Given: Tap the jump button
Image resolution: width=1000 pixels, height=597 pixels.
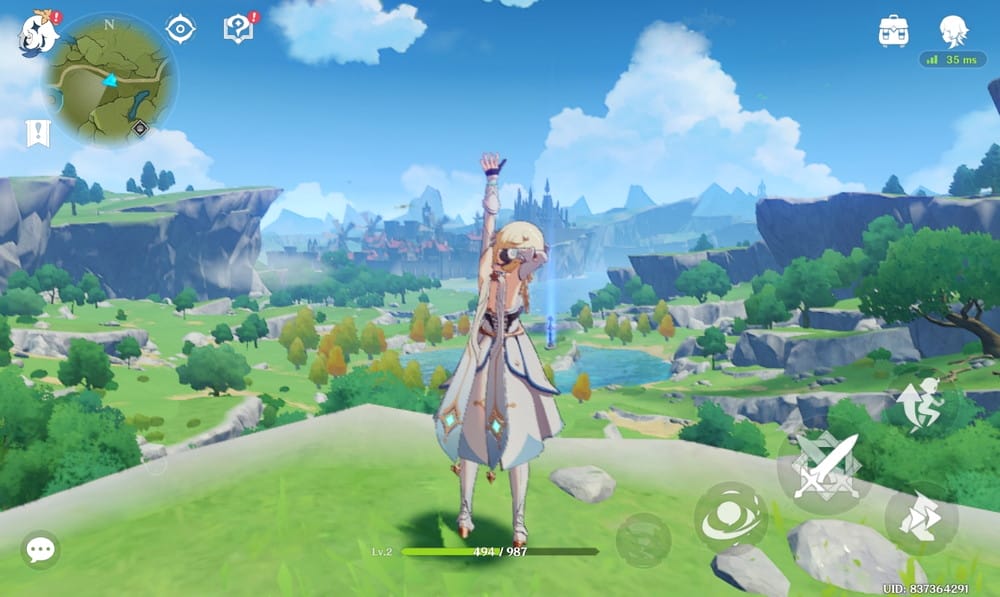Looking at the screenshot, I should coord(921,404).
